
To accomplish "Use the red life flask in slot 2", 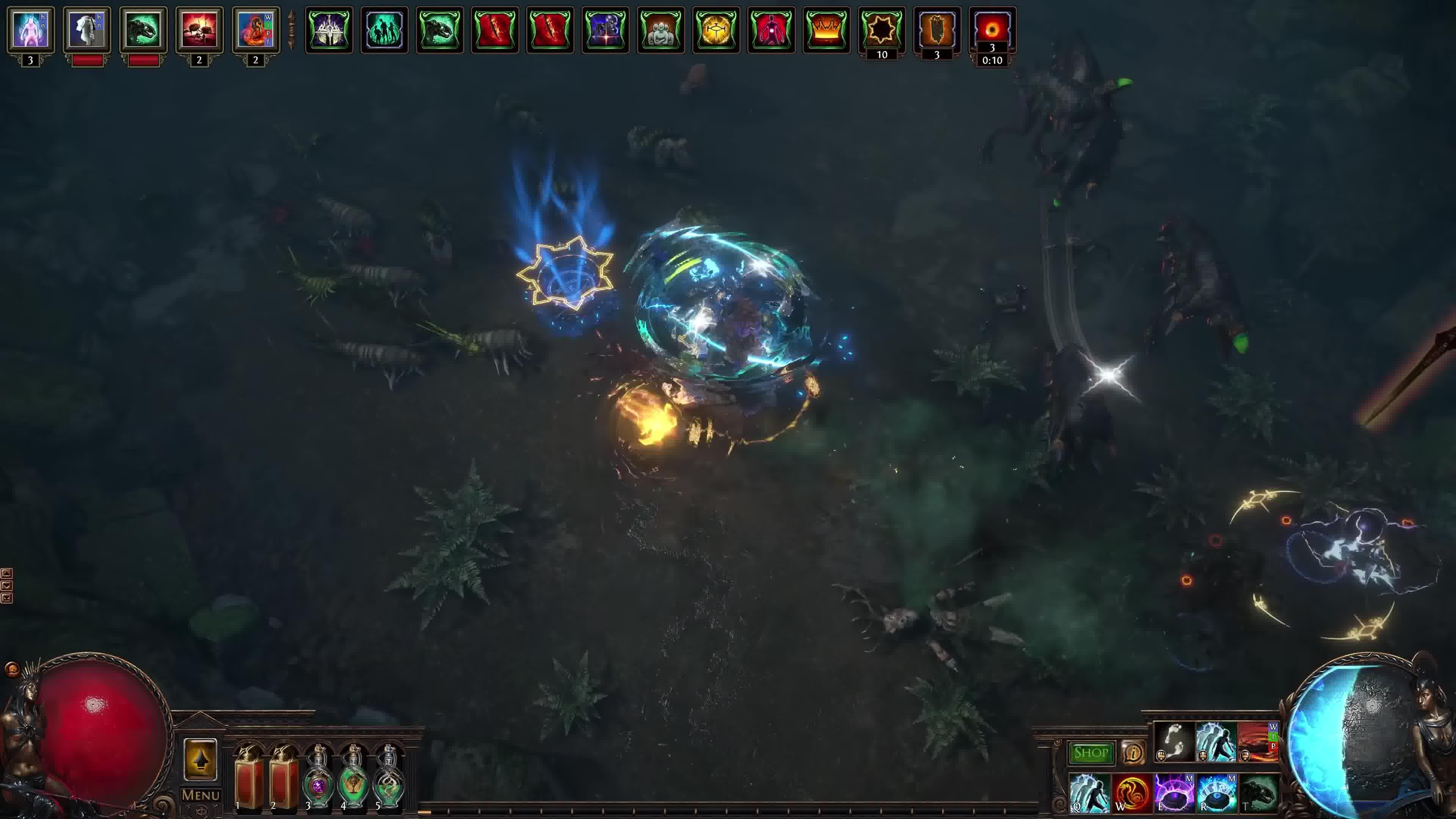I will (x=283, y=777).
